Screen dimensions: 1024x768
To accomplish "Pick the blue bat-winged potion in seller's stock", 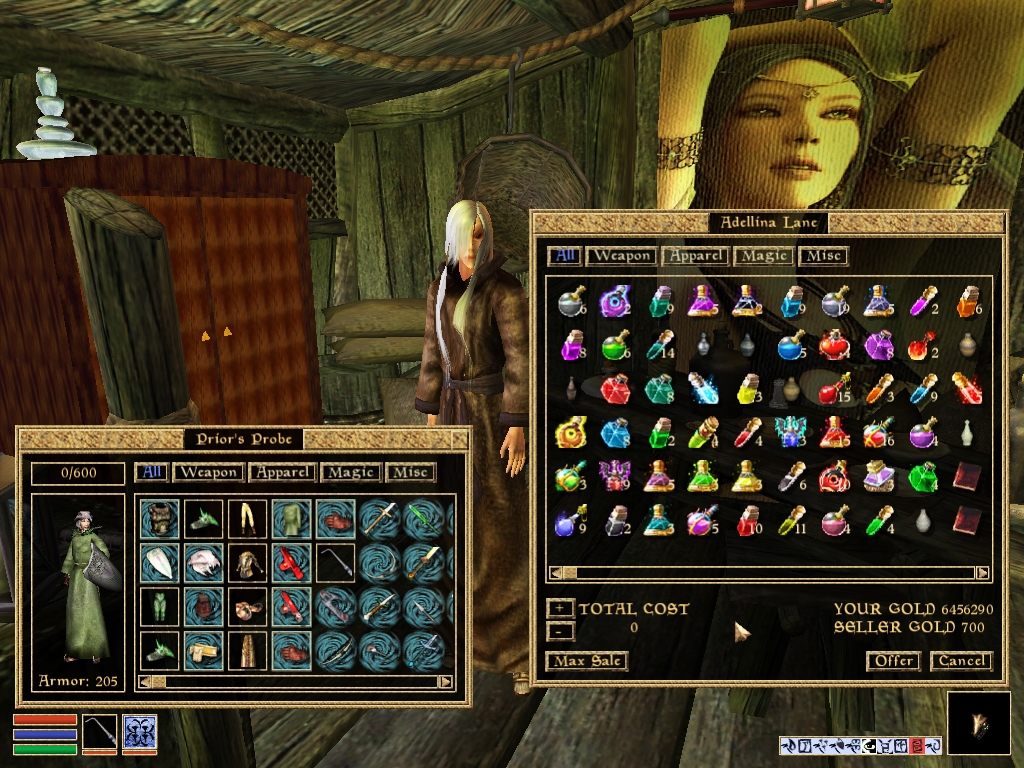I will click(x=791, y=432).
